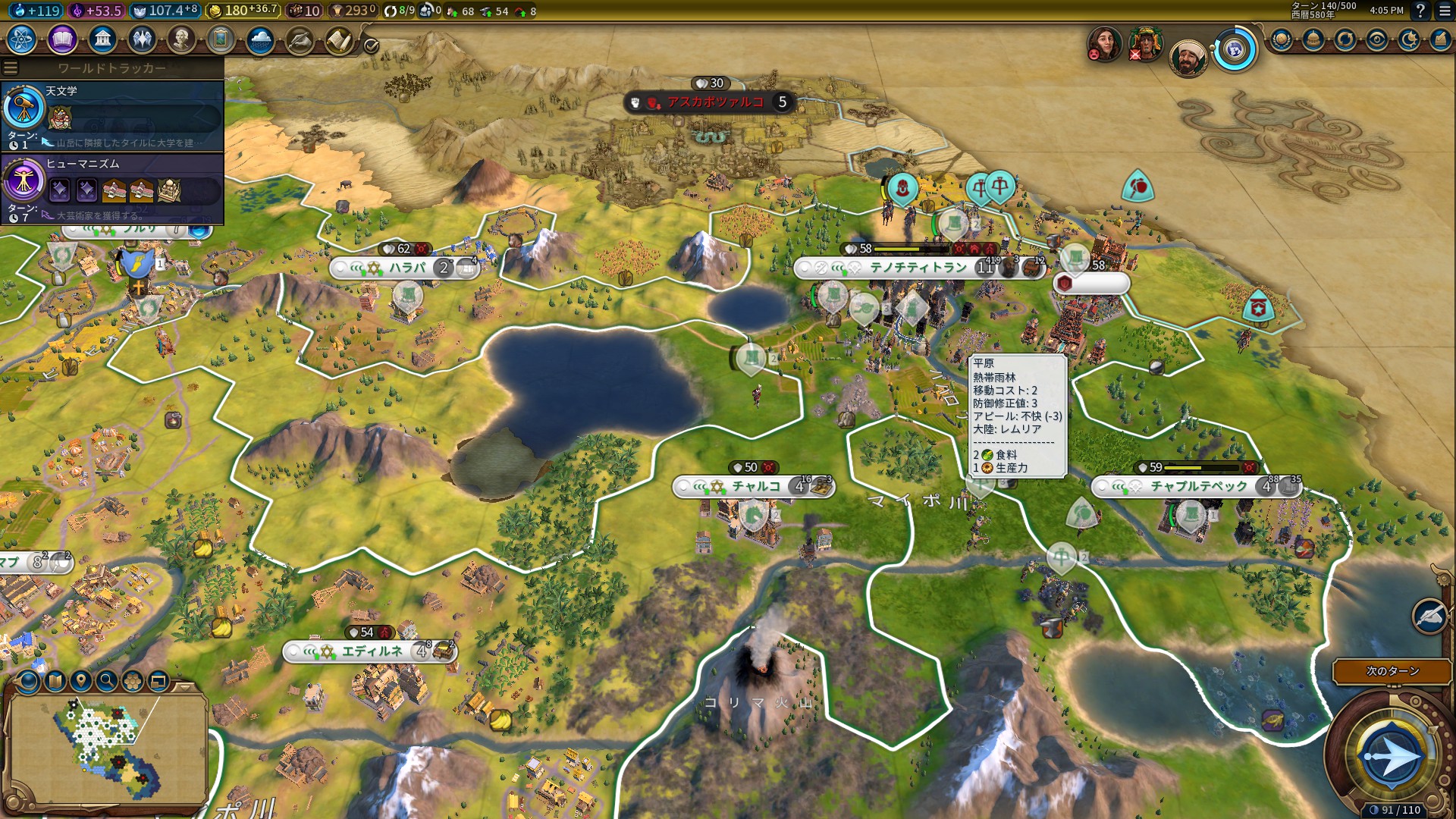Select the angry female leader portrait
The width and height of the screenshot is (1456, 819).
coord(1104,44)
